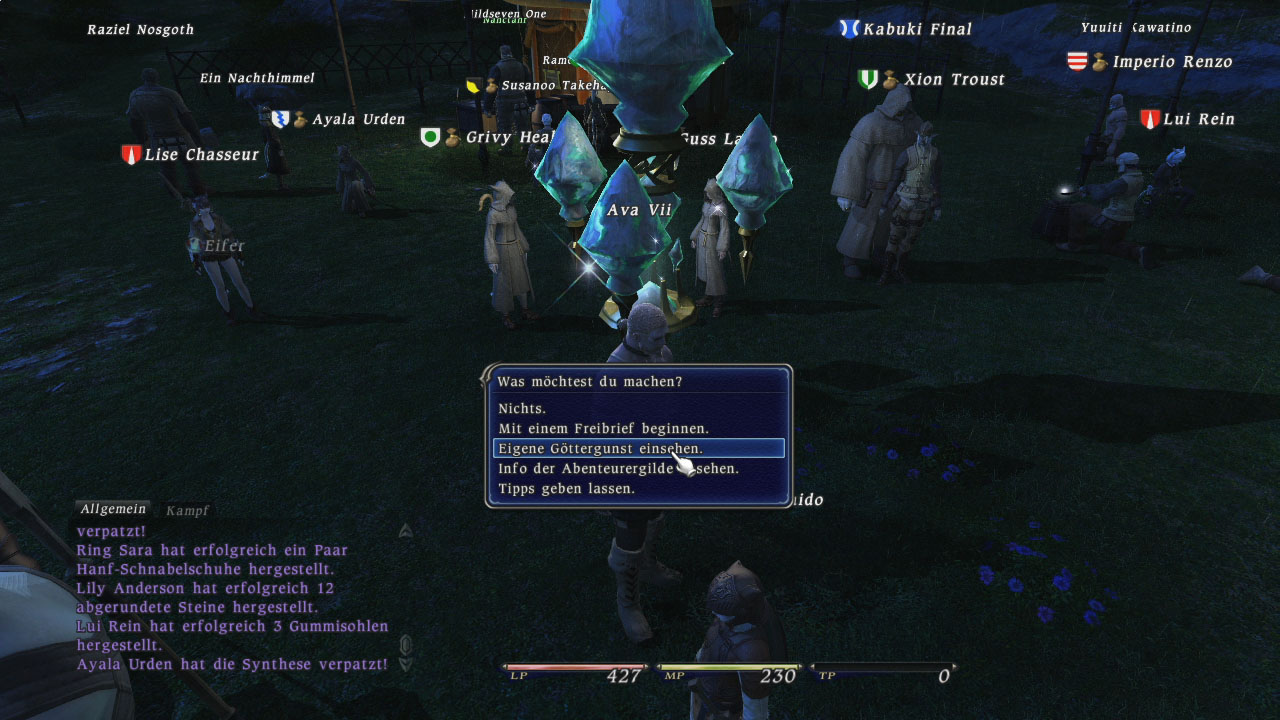This screenshot has height=720, width=1280.
Task: Click the striped emblem next to Imperio Renzo
Action: (1077, 60)
